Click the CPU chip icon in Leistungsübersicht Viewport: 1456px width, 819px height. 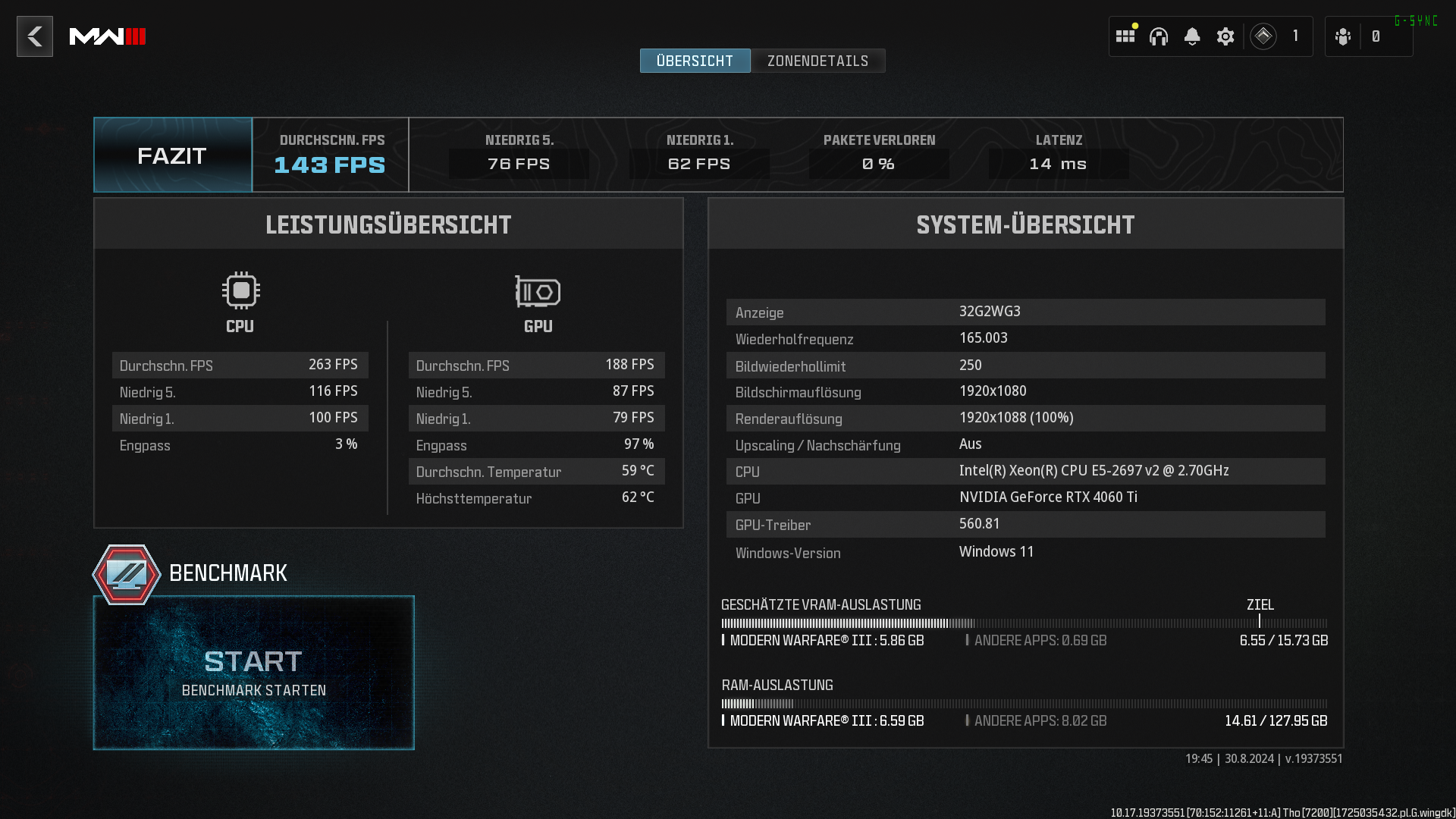tap(240, 290)
